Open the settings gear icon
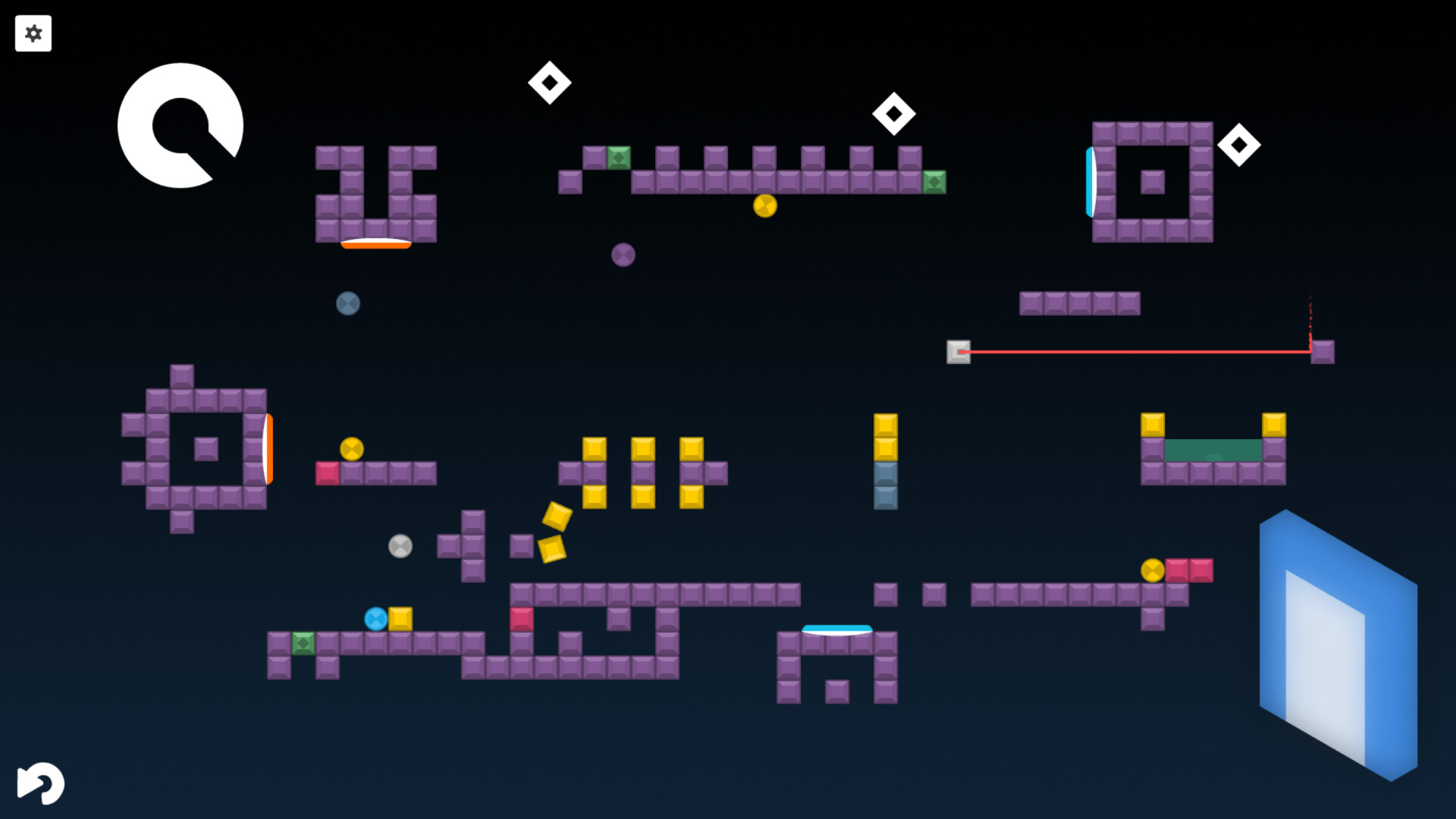This screenshot has width=1456, height=819. click(x=33, y=33)
